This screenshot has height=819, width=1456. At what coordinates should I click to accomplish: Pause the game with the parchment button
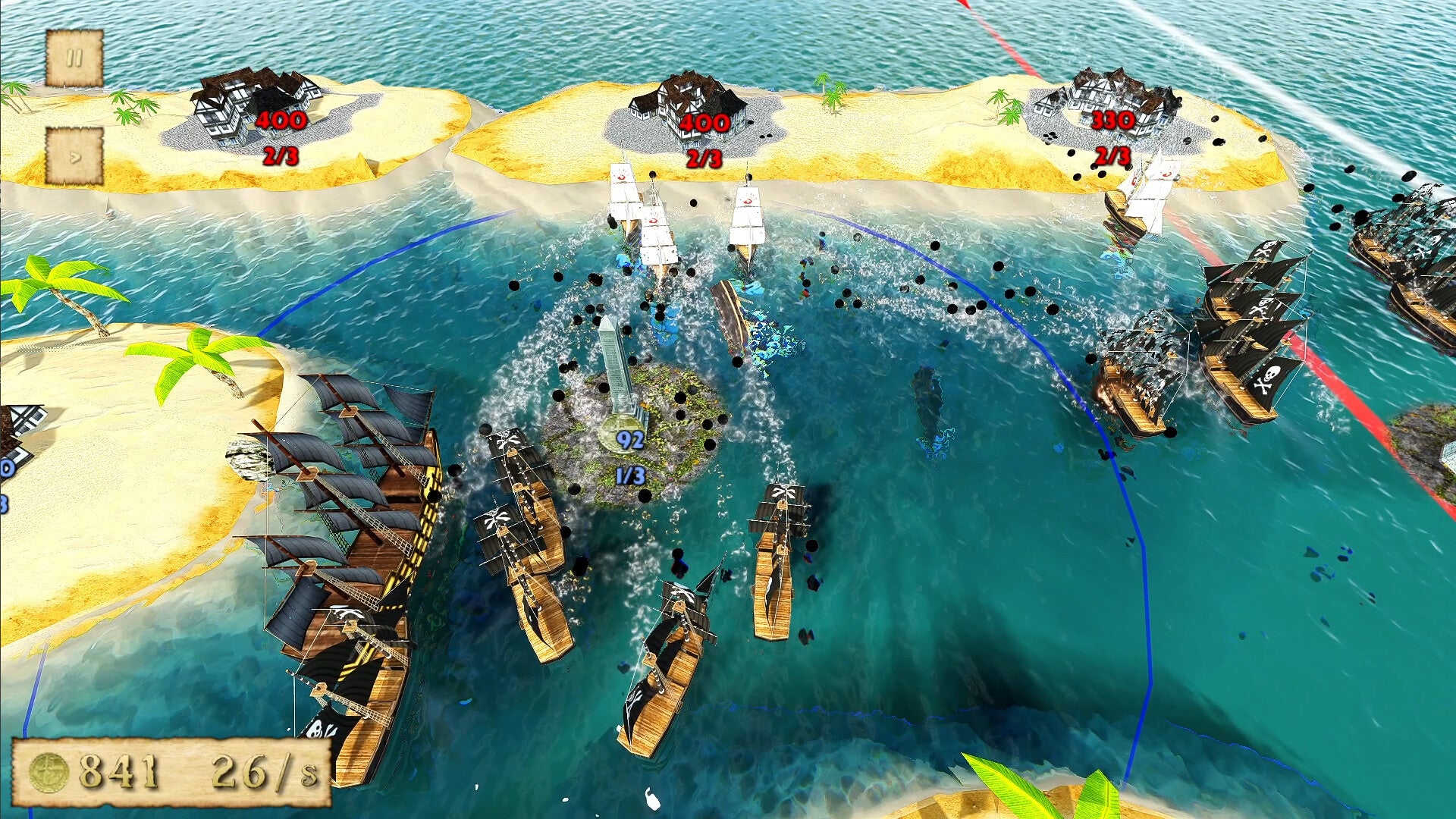click(x=74, y=58)
